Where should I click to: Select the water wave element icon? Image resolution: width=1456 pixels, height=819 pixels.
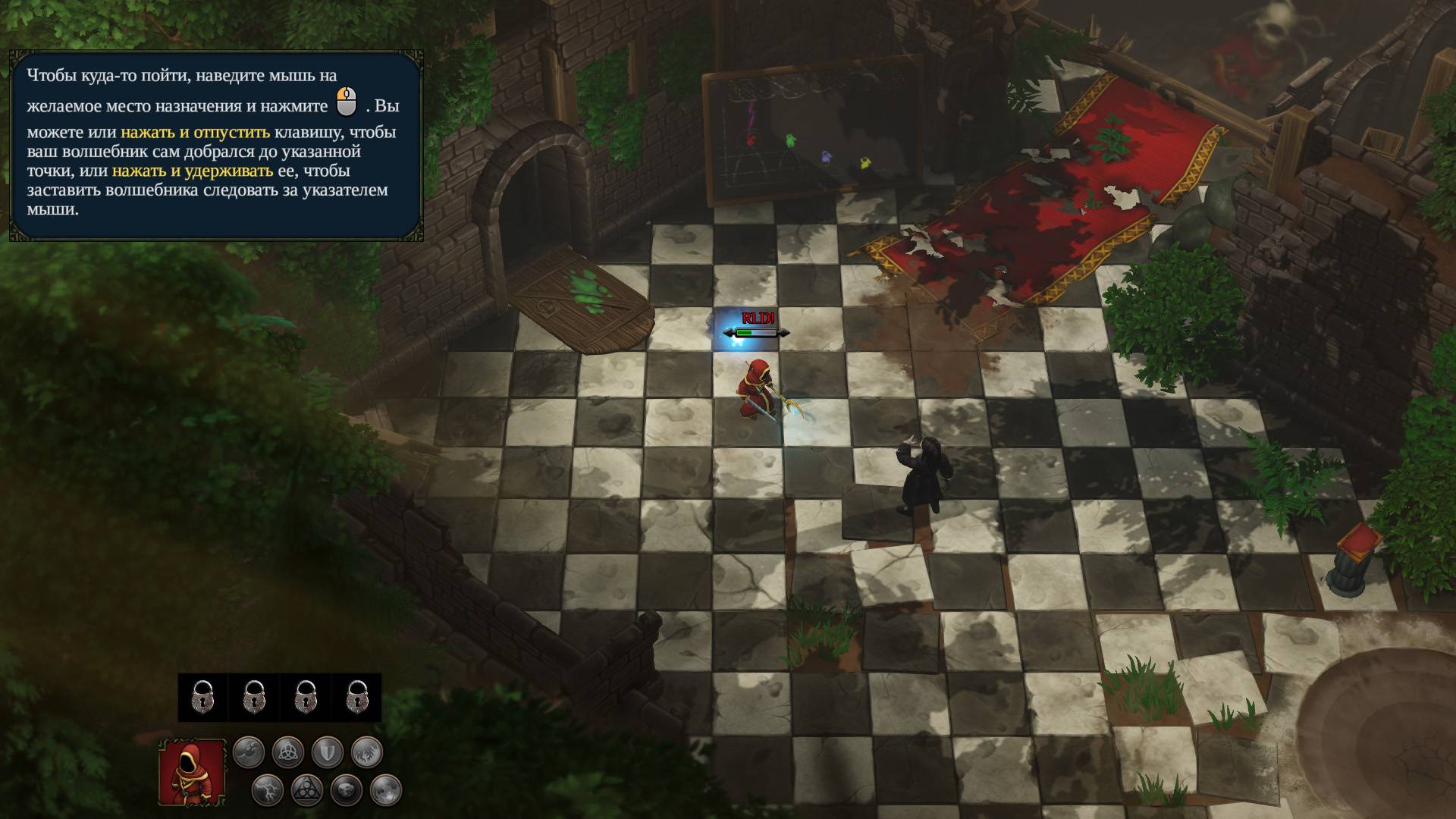249,752
